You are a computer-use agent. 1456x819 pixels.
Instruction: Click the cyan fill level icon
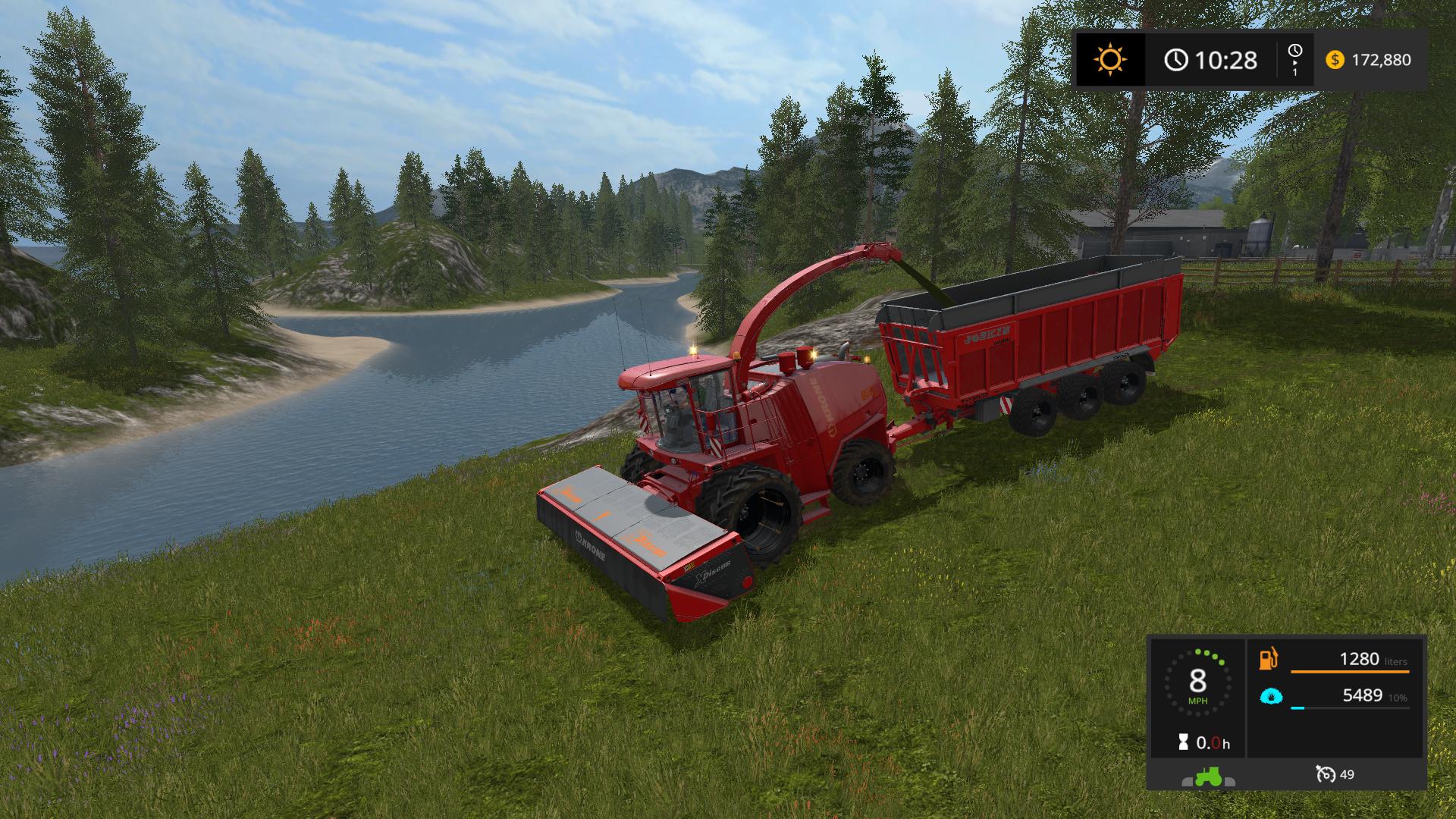(x=1271, y=695)
